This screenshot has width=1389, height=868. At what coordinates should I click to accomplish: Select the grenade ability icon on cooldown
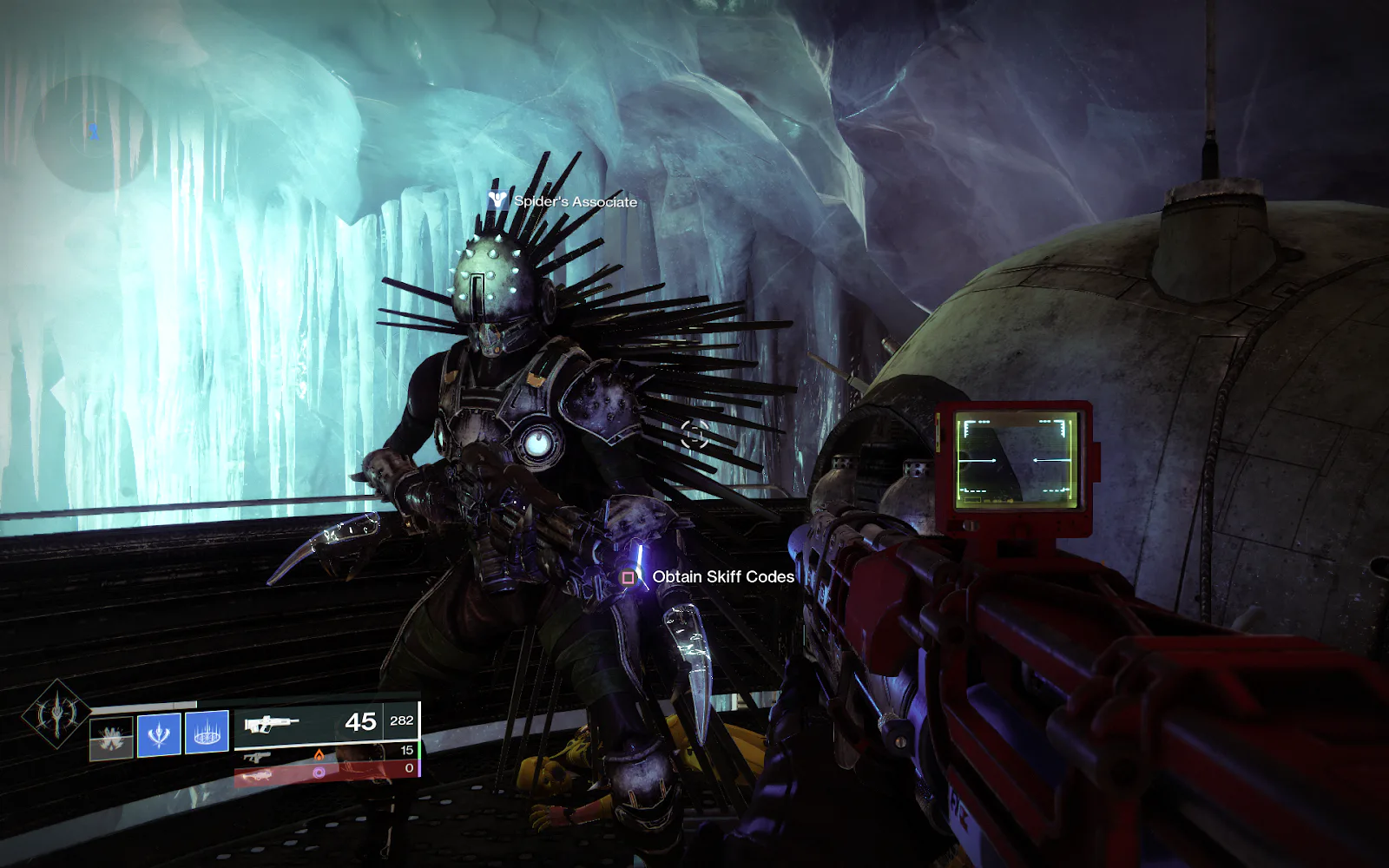[x=112, y=737]
